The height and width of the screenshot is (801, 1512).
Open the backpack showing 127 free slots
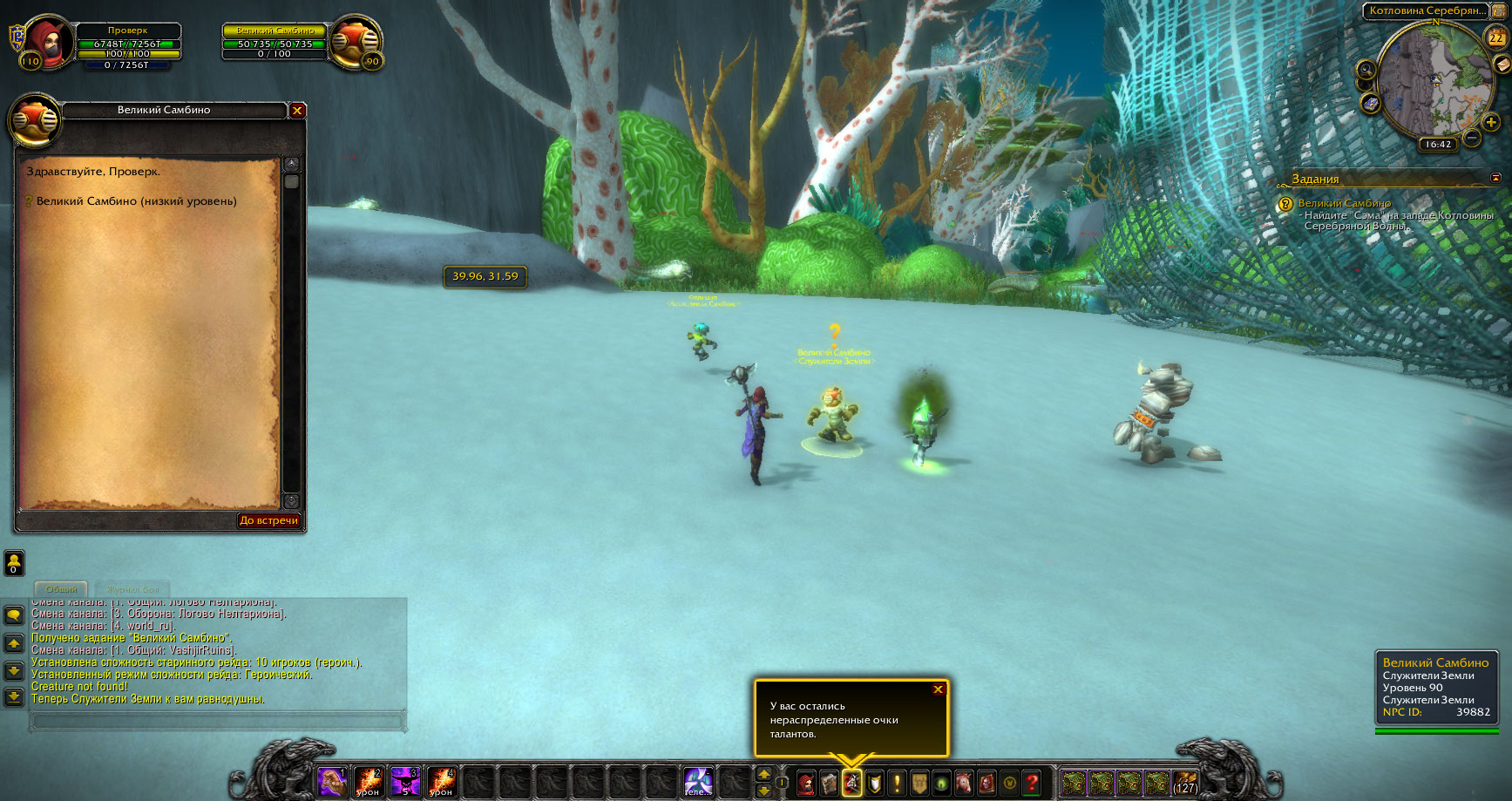(x=1184, y=782)
